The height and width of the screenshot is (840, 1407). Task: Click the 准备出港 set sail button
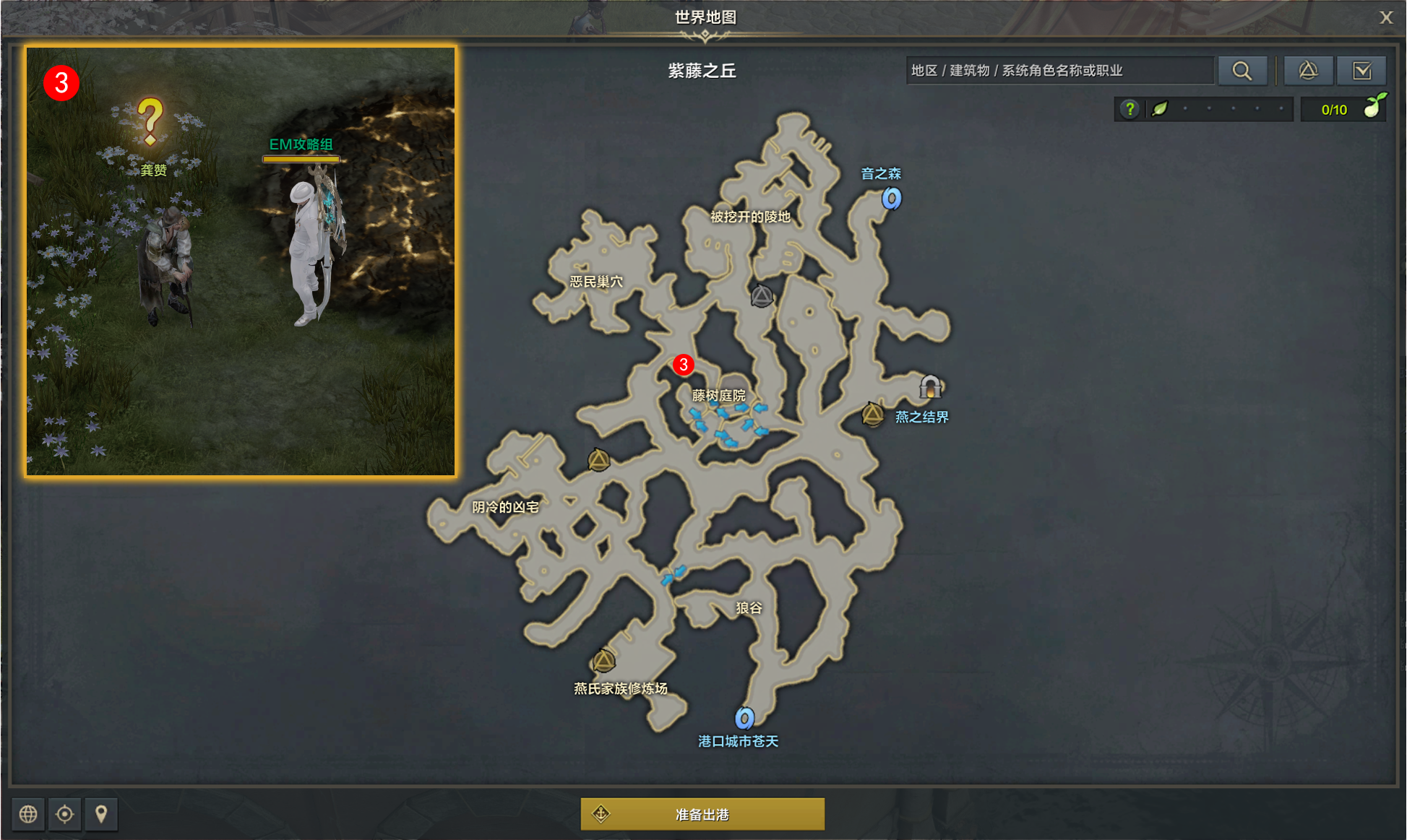click(x=702, y=814)
